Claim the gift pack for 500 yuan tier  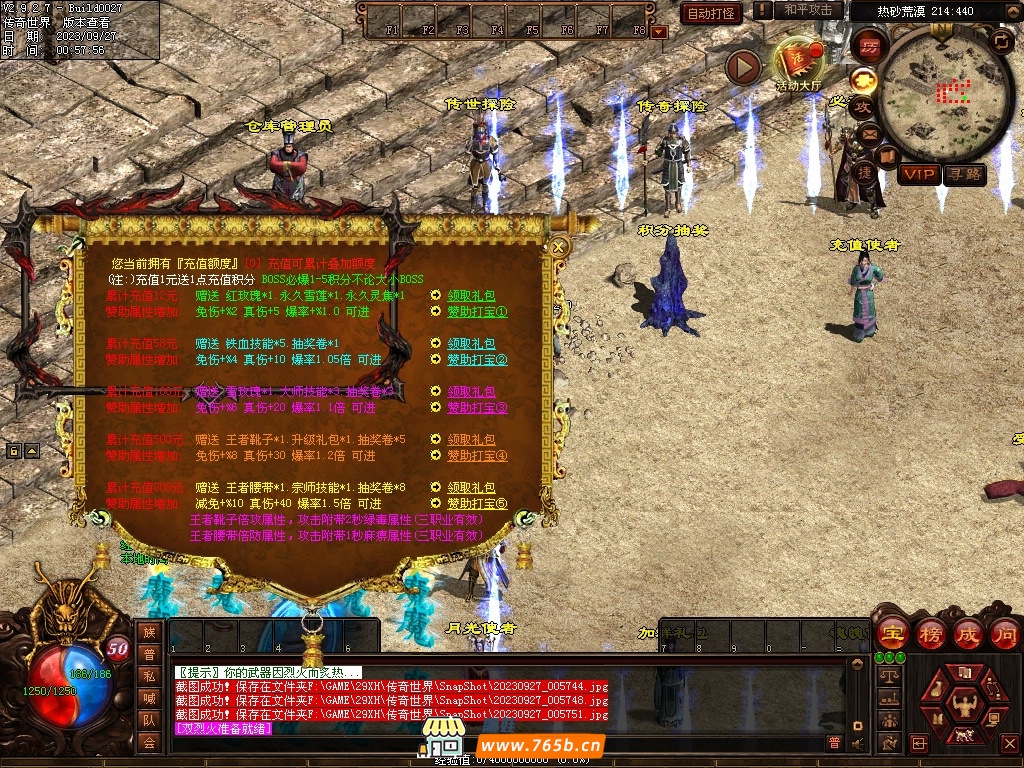point(471,440)
